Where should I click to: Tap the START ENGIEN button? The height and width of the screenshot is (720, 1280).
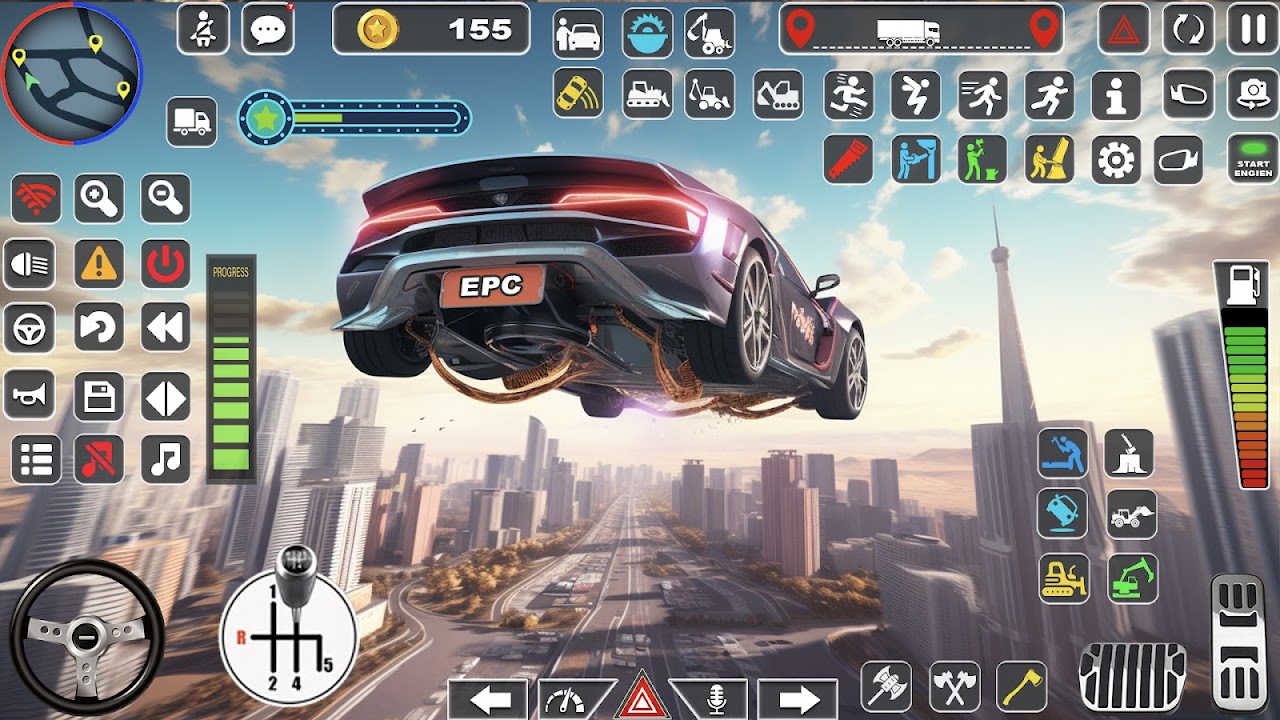pyautogui.click(x=1253, y=159)
